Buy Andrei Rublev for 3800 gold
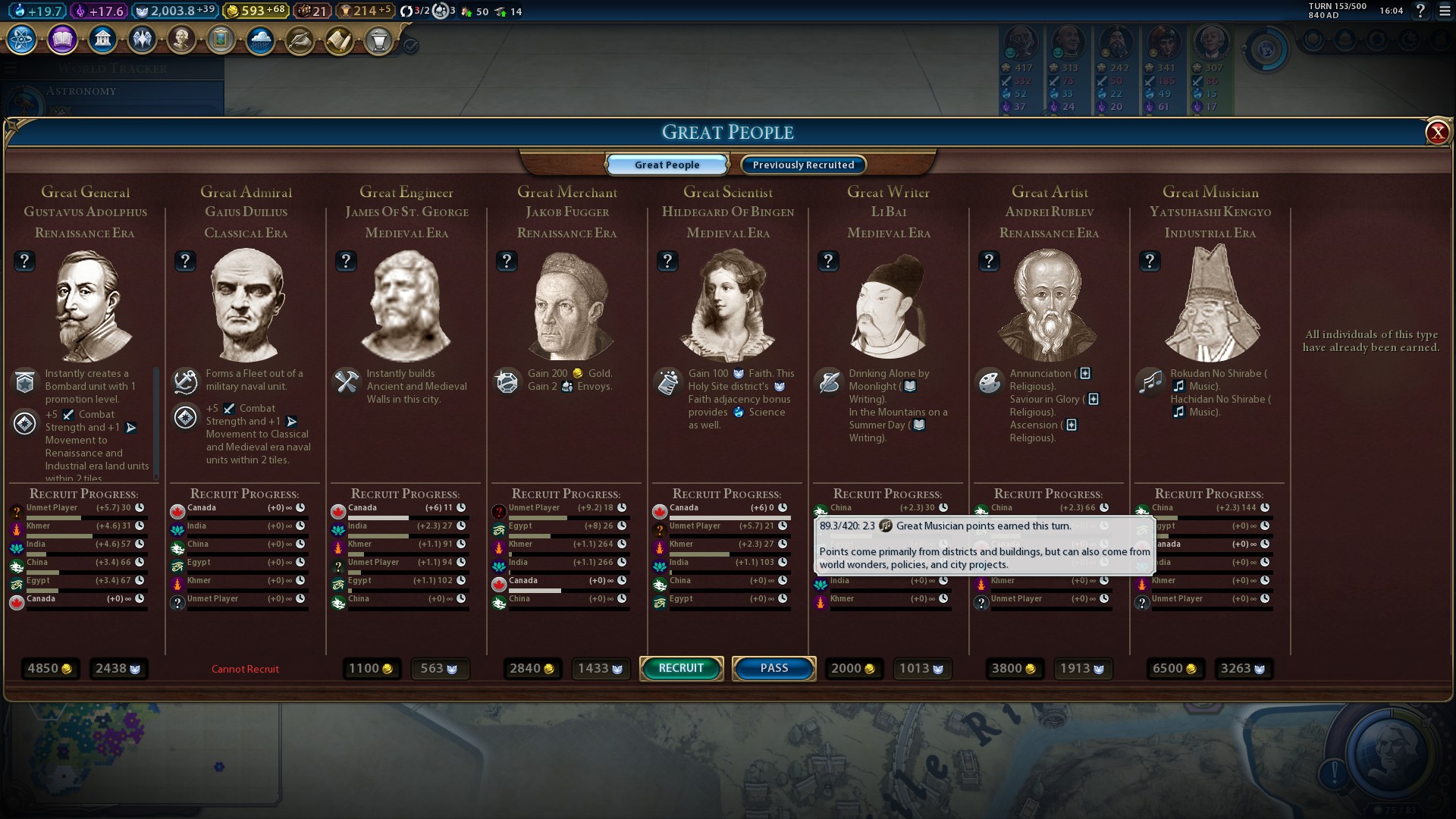Image resolution: width=1456 pixels, height=819 pixels. pos(1013,668)
